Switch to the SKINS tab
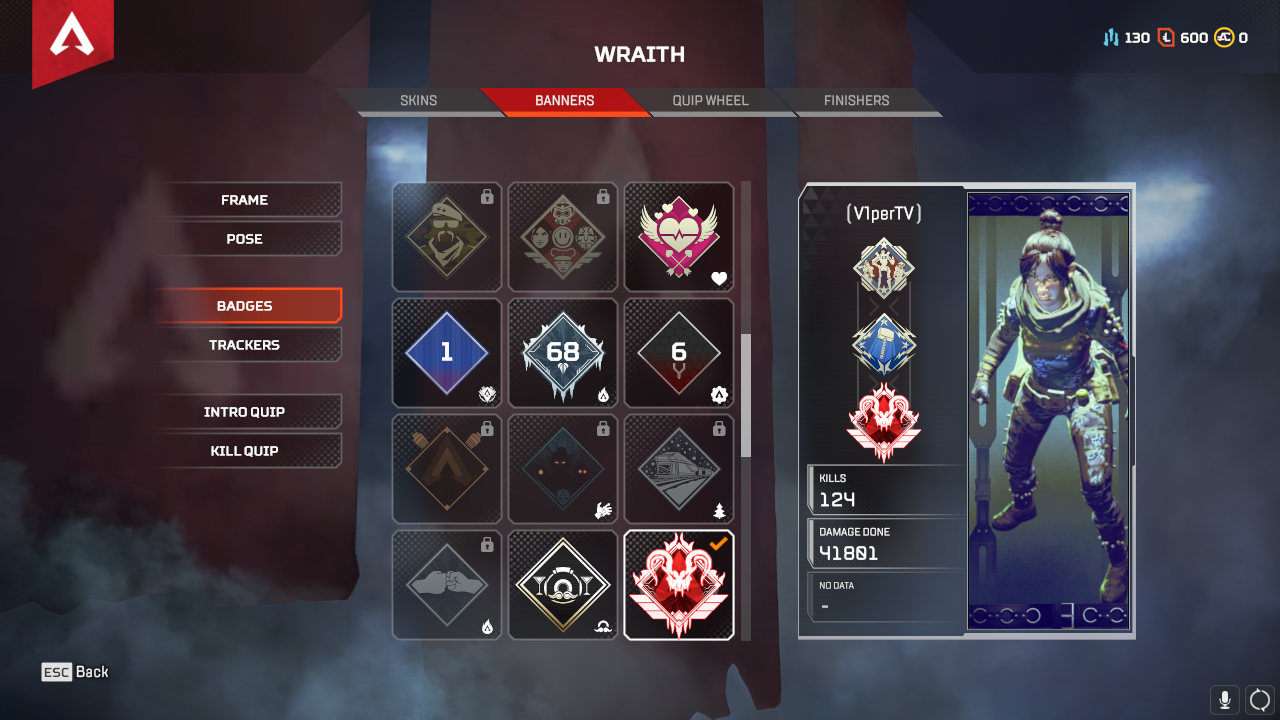The width and height of the screenshot is (1280, 720). click(x=419, y=100)
